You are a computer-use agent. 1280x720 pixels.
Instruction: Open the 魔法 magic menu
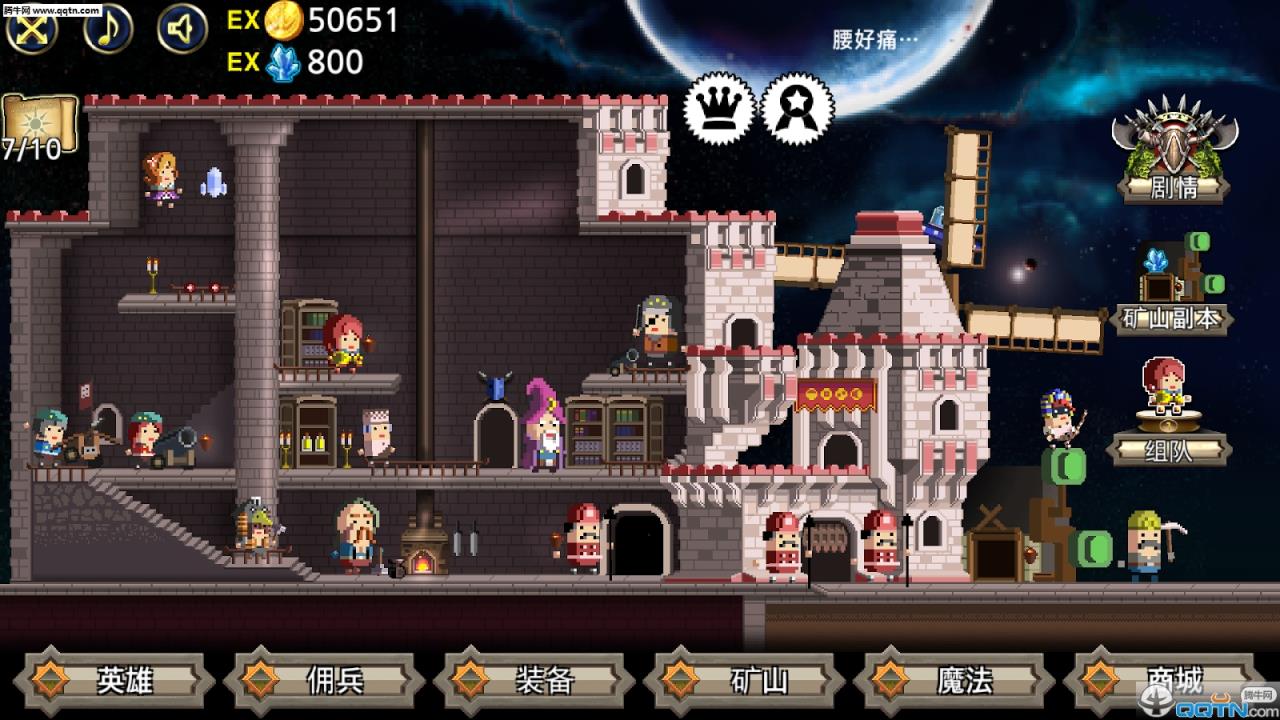958,680
